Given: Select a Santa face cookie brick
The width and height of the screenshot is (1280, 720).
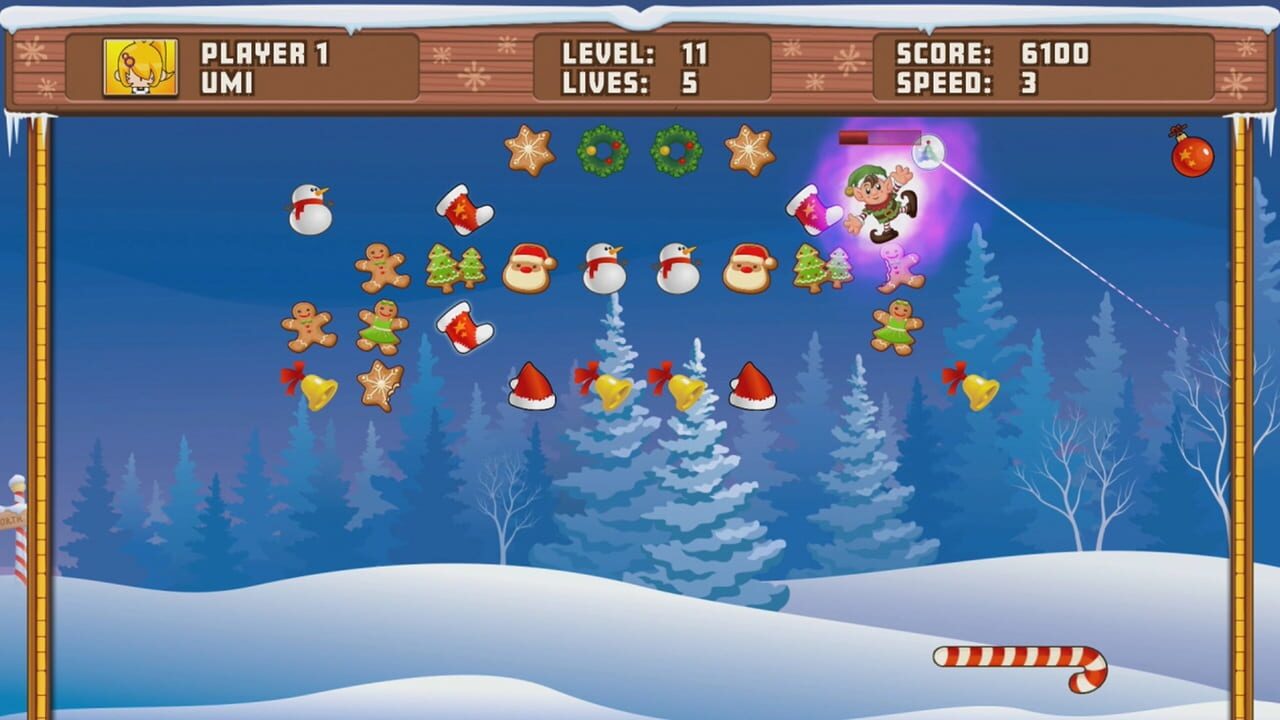Looking at the screenshot, I should (x=530, y=270).
